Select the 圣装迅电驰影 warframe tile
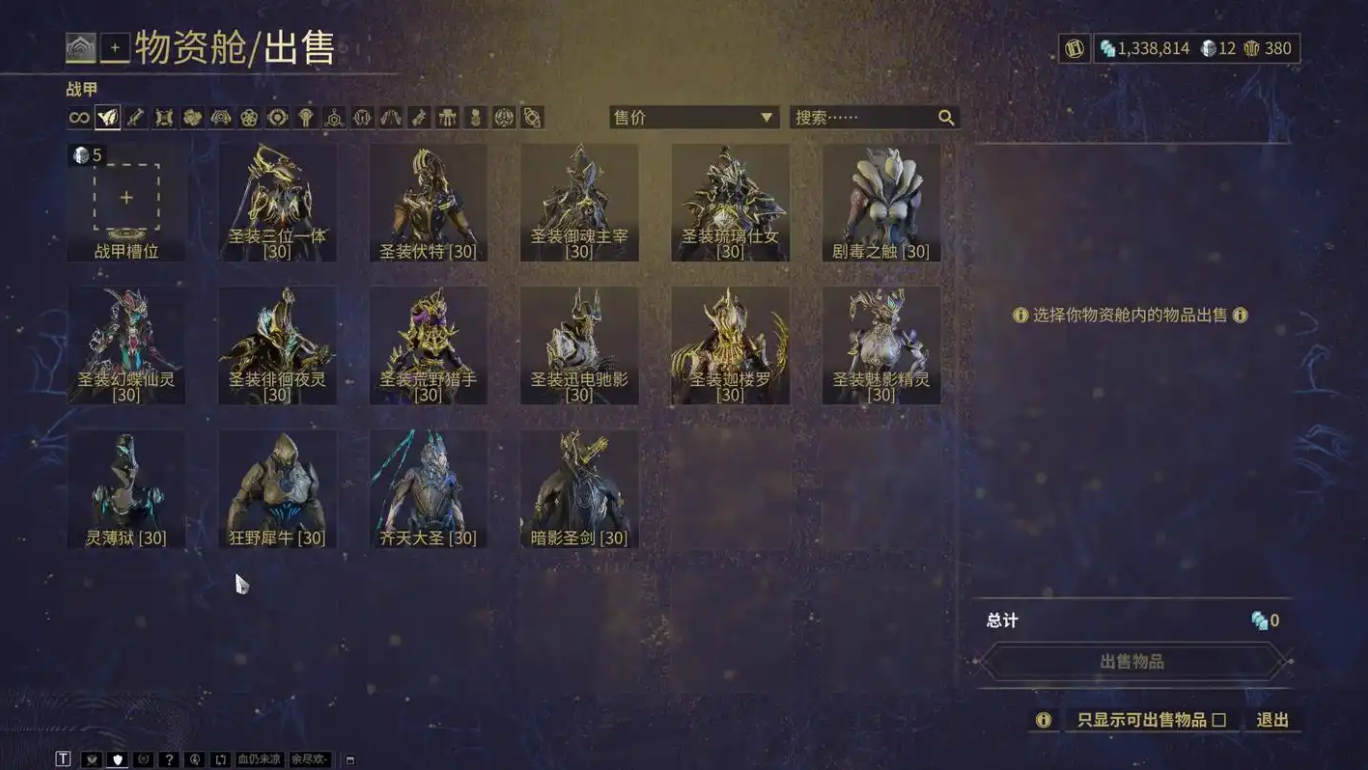This screenshot has height=770, width=1368. (579, 345)
